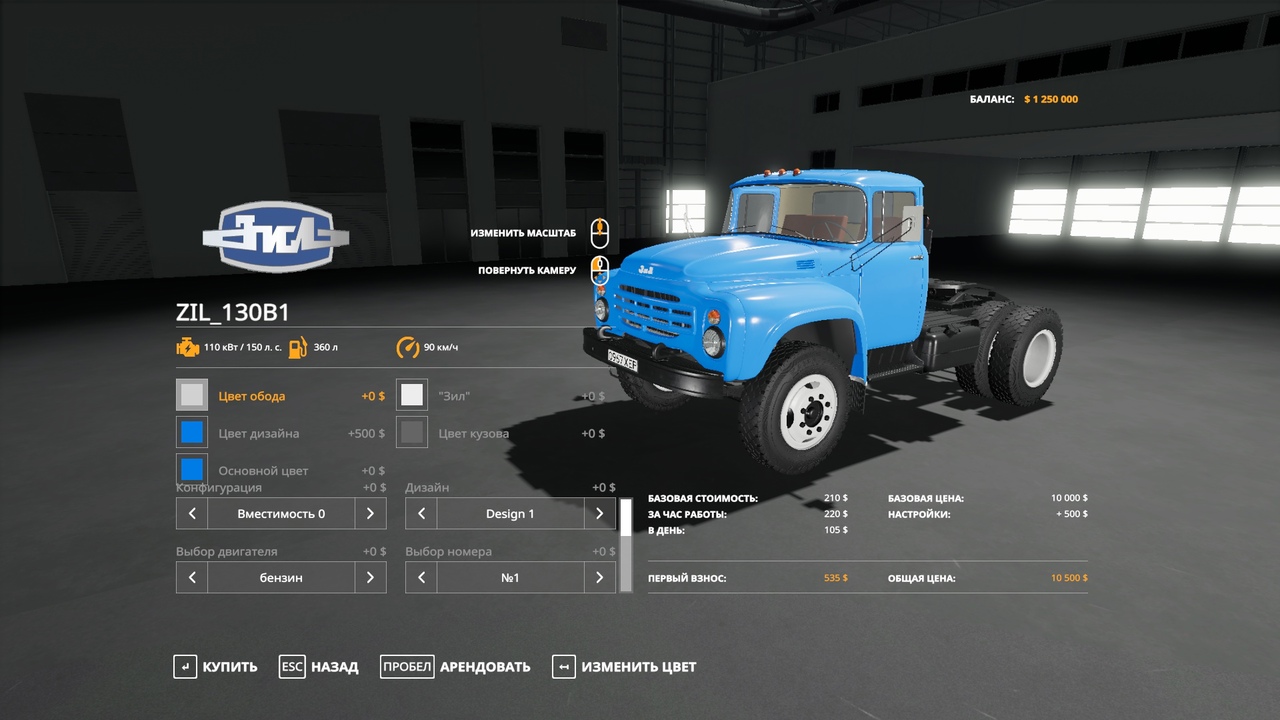Select next engine after бензин

(370, 578)
